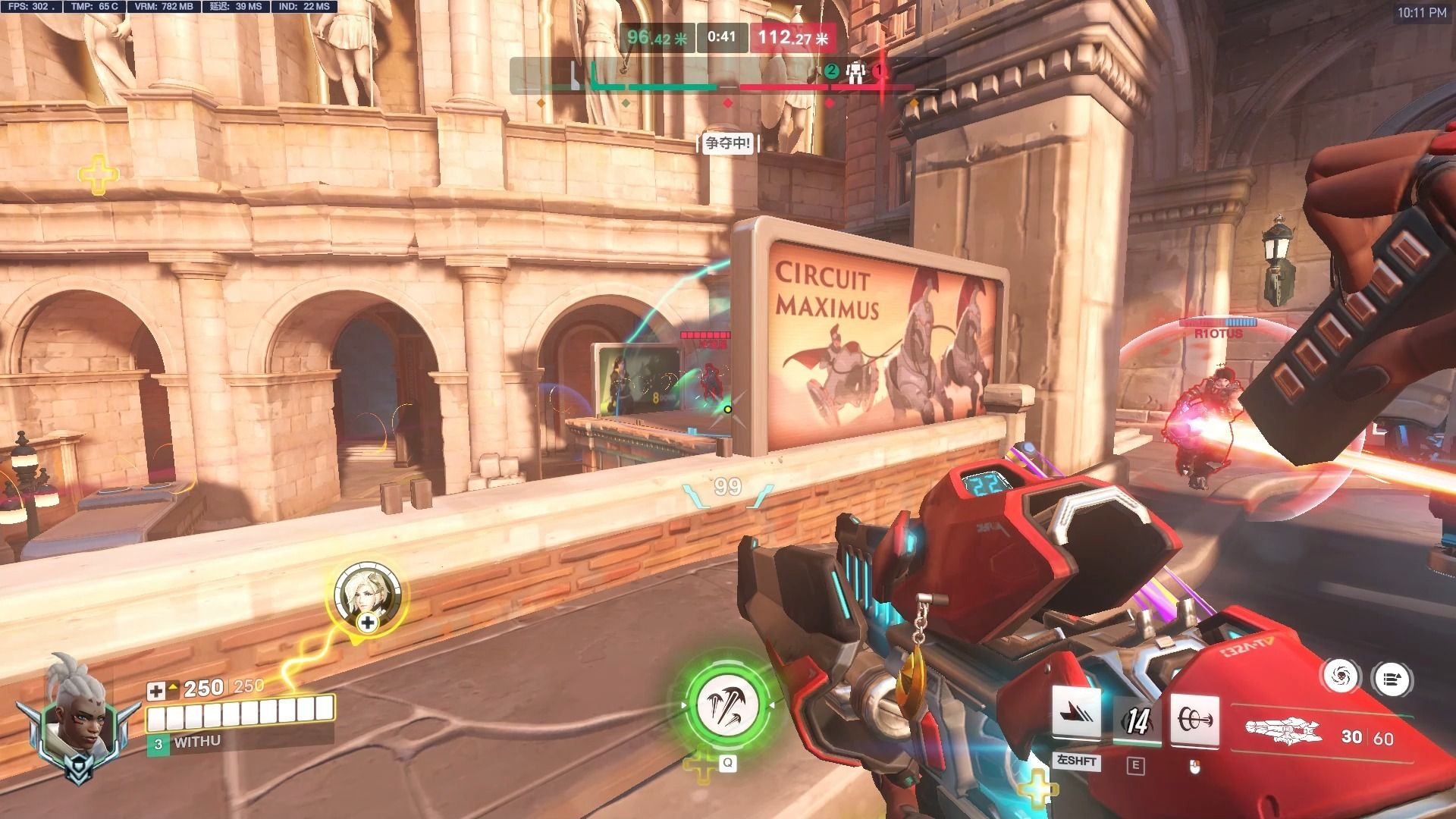This screenshot has width=1456, height=819.
Task: Activate the Power Slide ability icon
Action: (x=1076, y=714)
